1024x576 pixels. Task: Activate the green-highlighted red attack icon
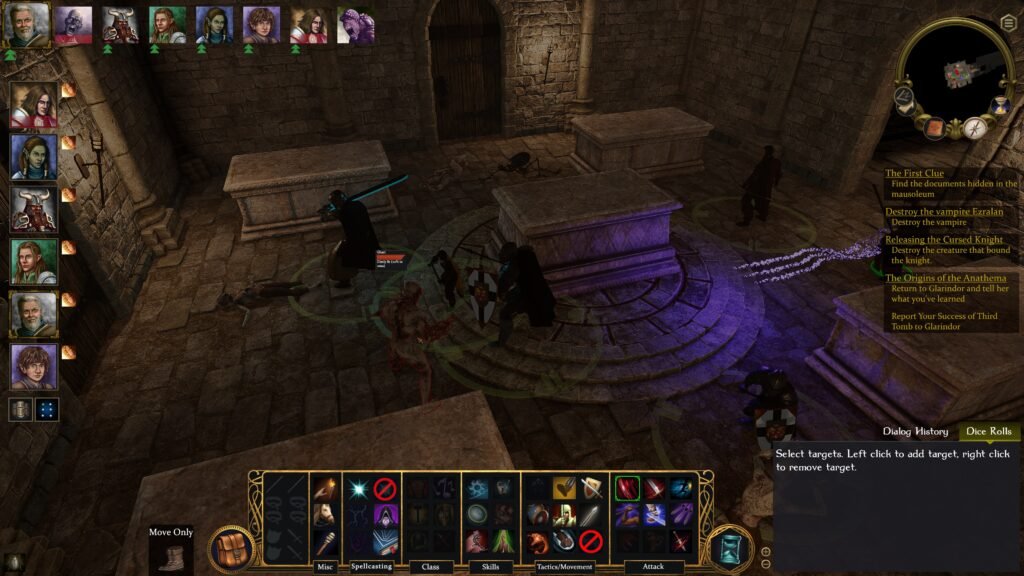pyautogui.click(x=627, y=488)
